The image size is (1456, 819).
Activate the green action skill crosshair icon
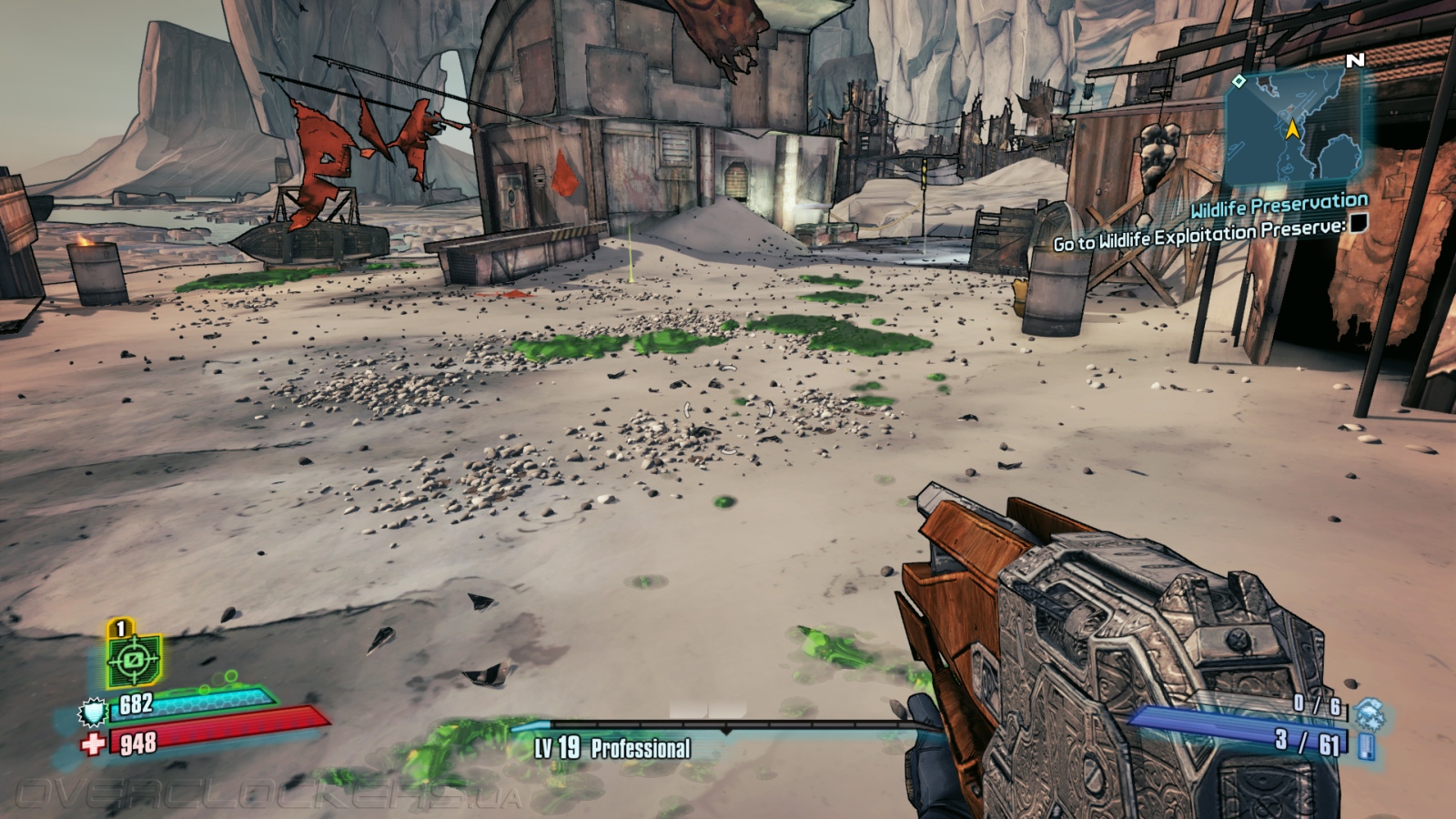[133, 658]
